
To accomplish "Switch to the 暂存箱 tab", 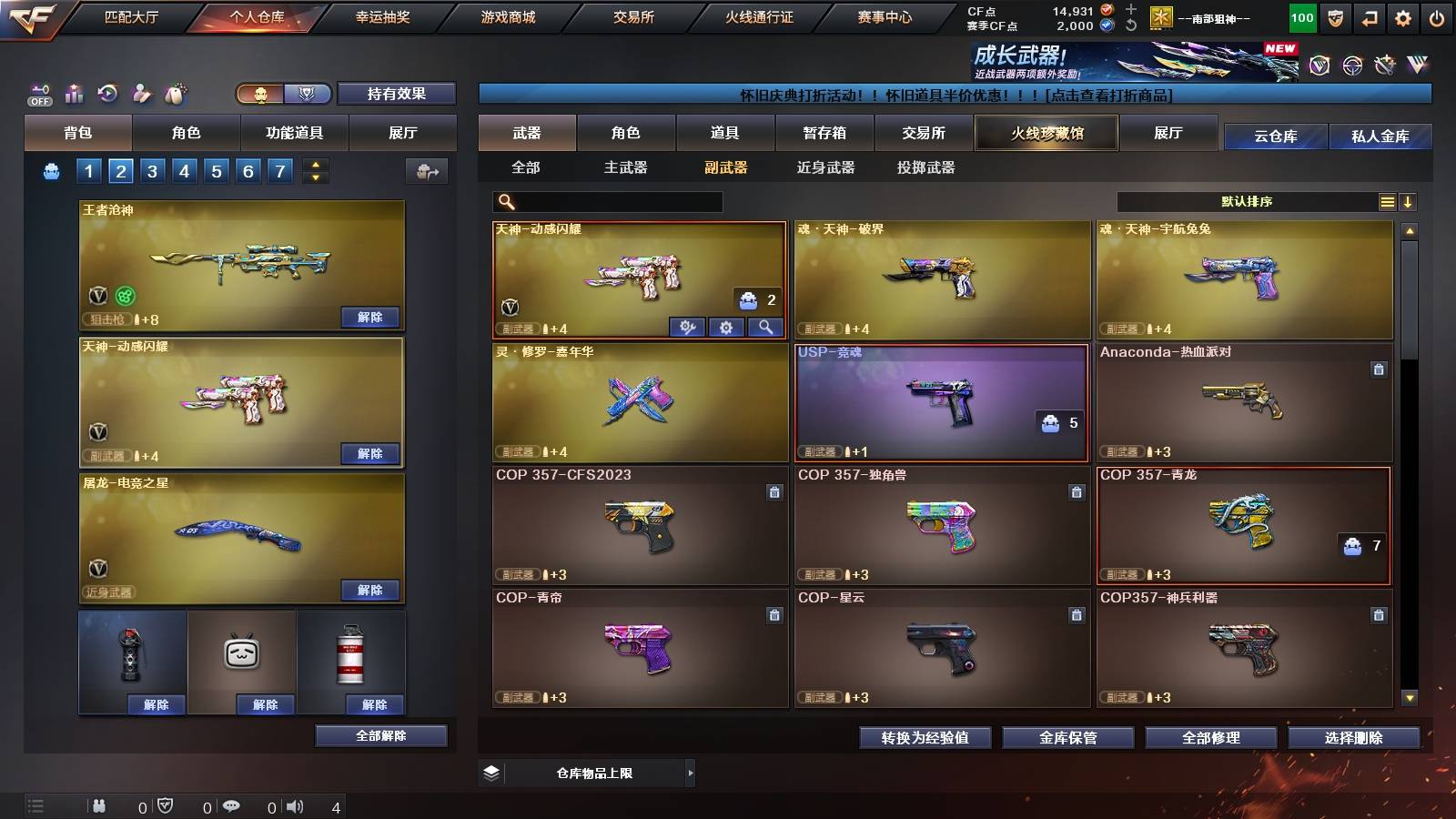I will coord(824,133).
